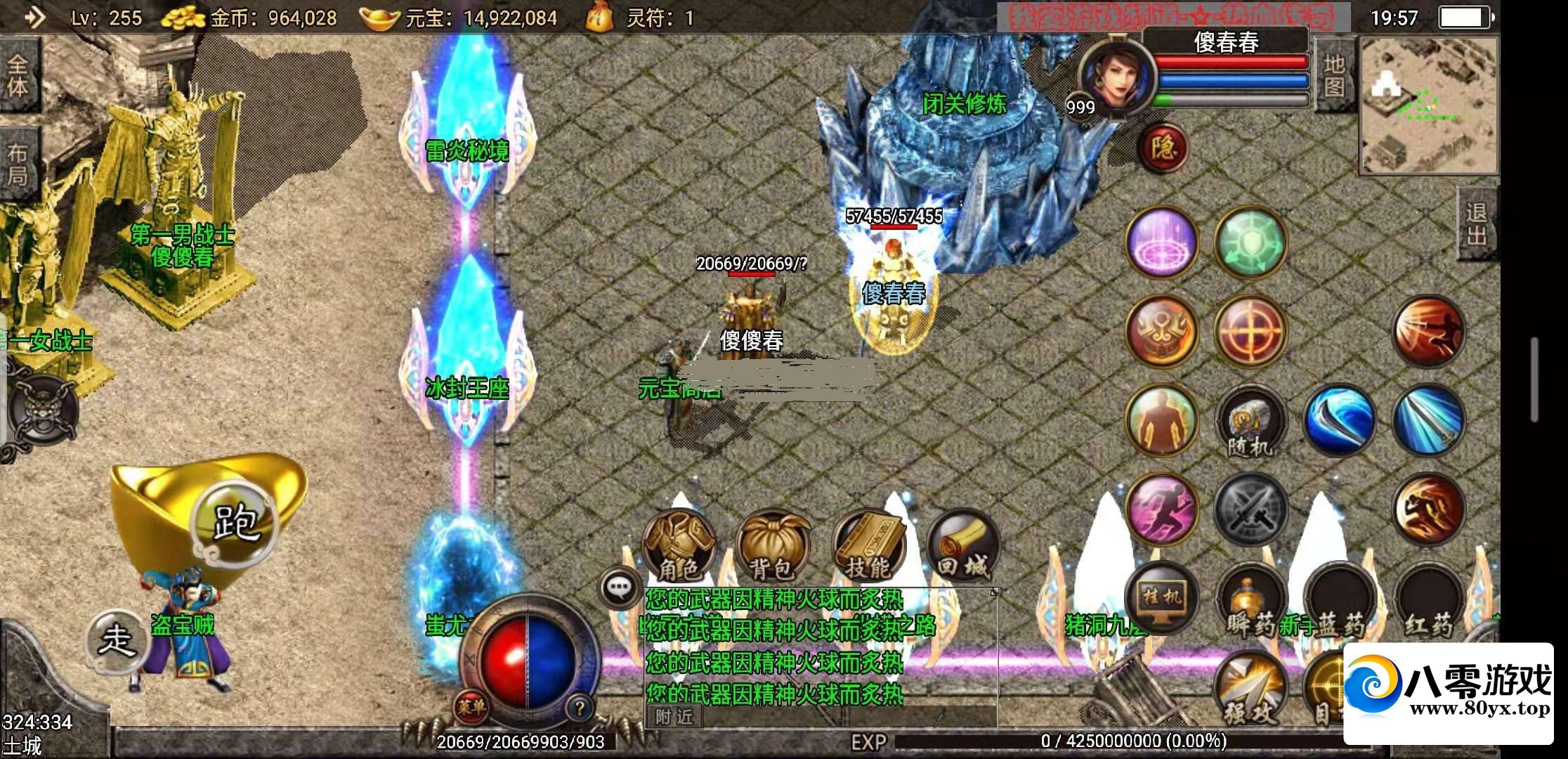Open the 角色 character panel
The image size is (1568, 759).
click(x=679, y=547)
